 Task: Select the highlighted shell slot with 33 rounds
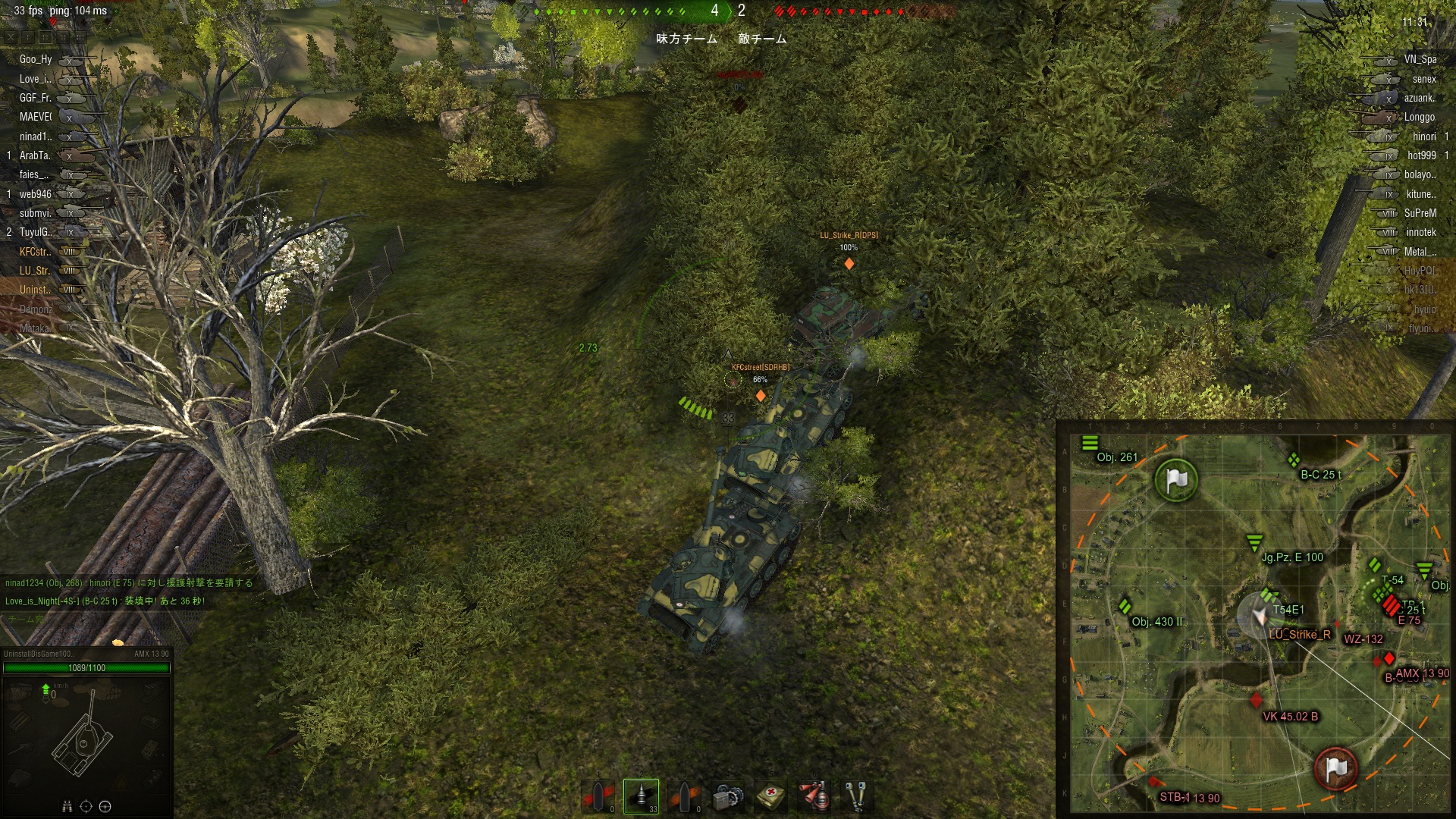coord(641,796)
